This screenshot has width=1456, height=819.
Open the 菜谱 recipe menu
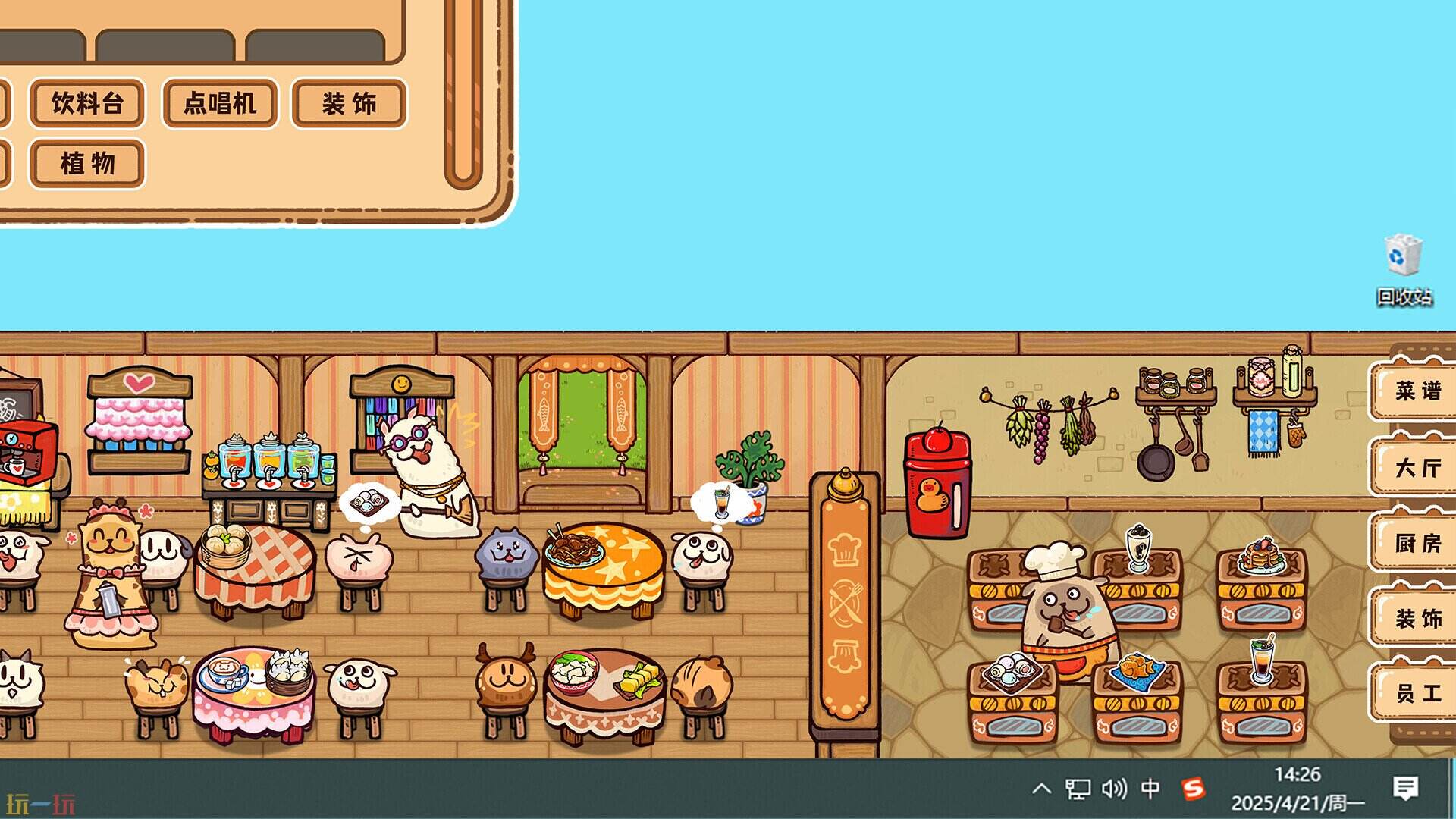coord(1417,391)
